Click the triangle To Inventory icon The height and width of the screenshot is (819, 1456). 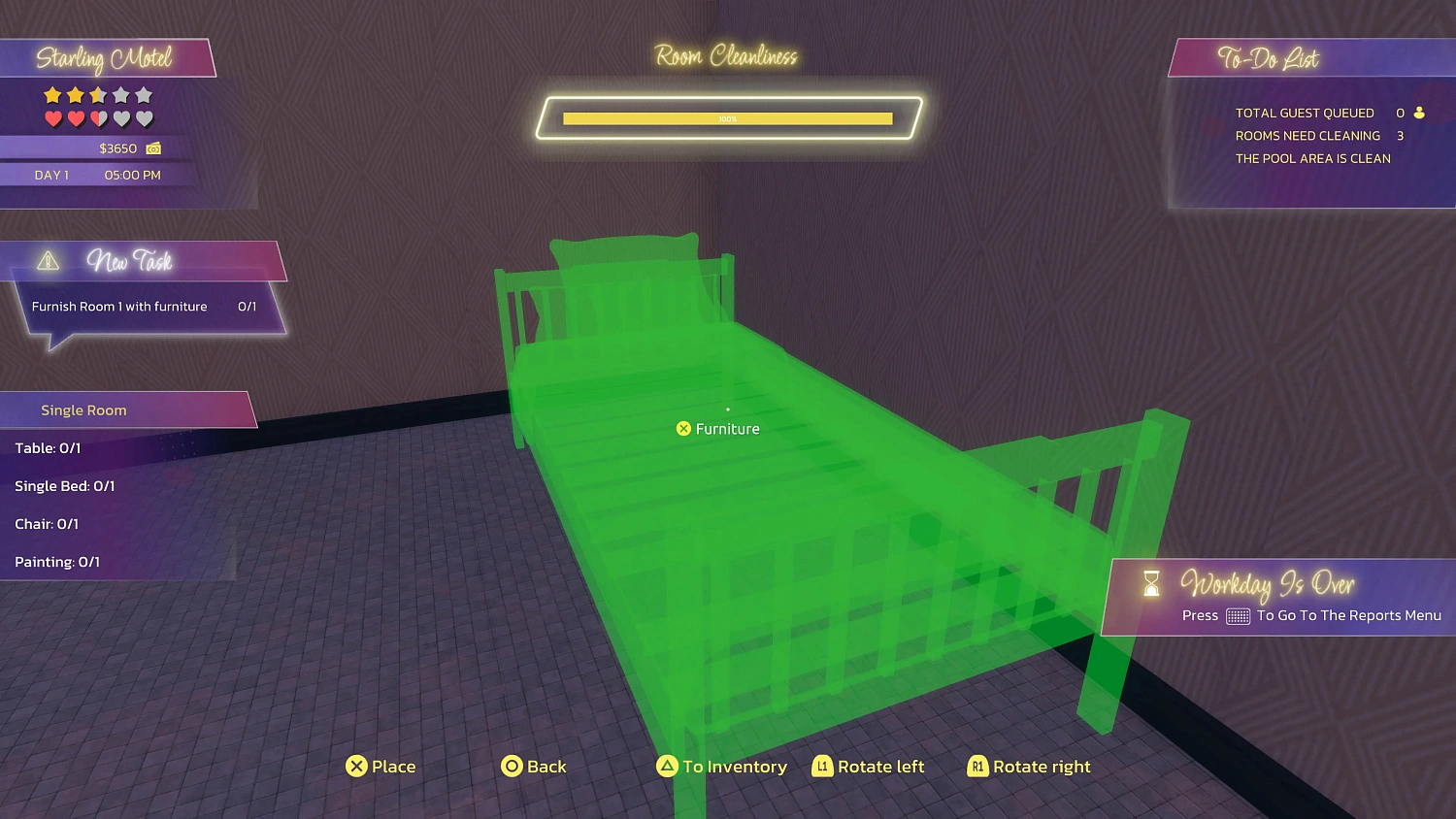click(x=667, y=767)
